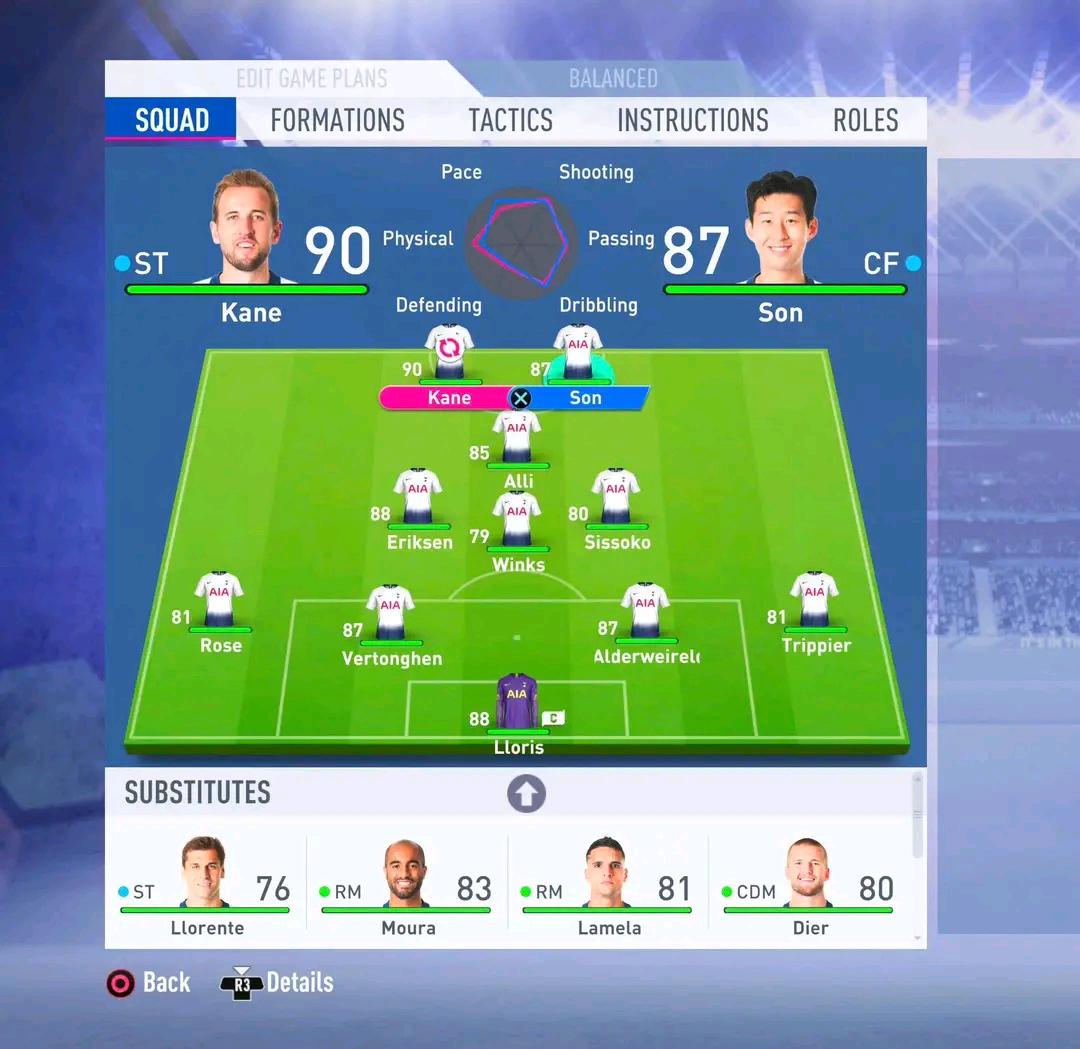
Task: Select goalkeeper Lloris
Action: (x=517, y=702)
